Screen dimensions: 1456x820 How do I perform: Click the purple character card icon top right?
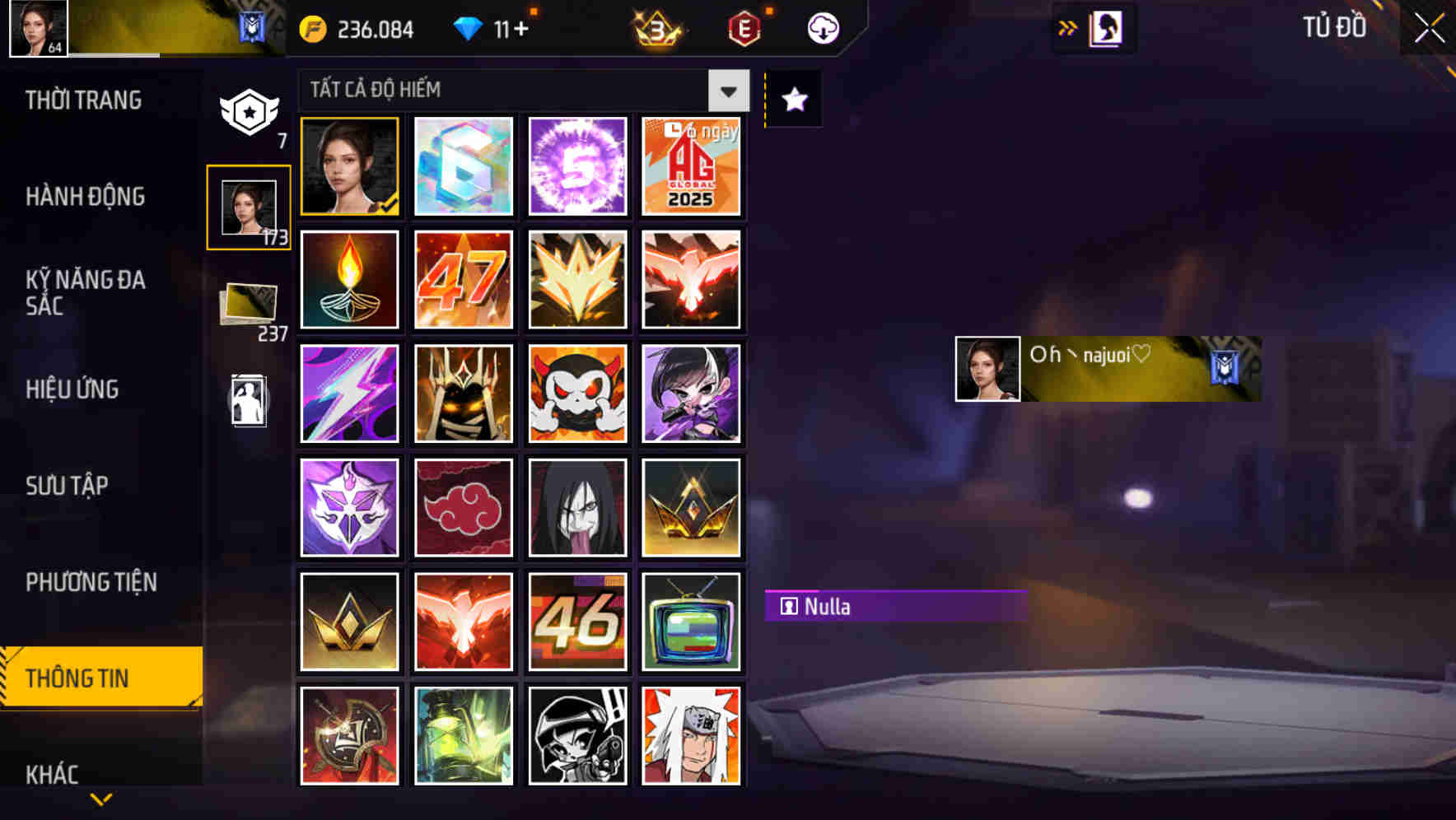click(x=1106, y=27)
